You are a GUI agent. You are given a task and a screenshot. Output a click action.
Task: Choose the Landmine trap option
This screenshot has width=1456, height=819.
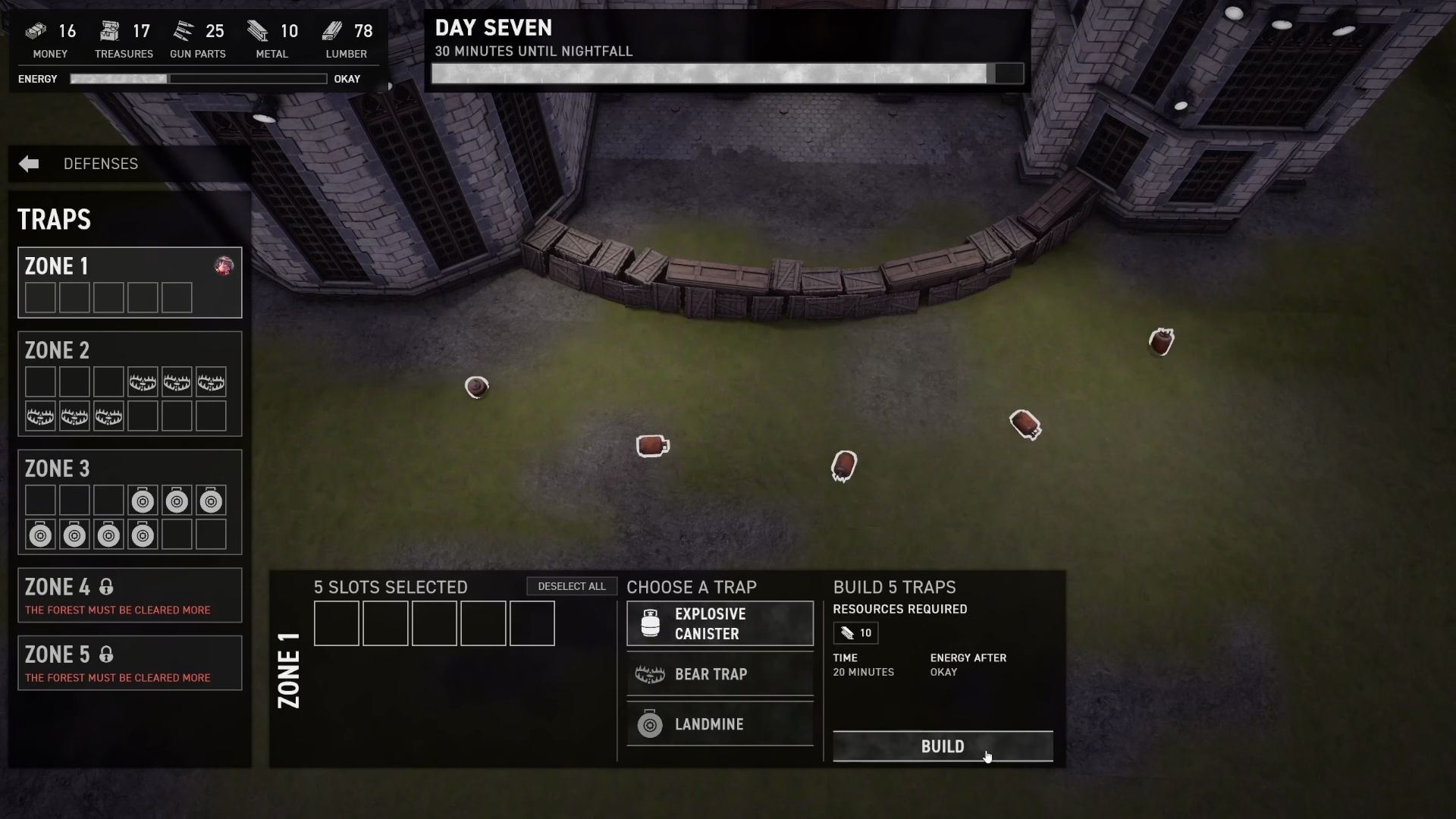point(720,724)
